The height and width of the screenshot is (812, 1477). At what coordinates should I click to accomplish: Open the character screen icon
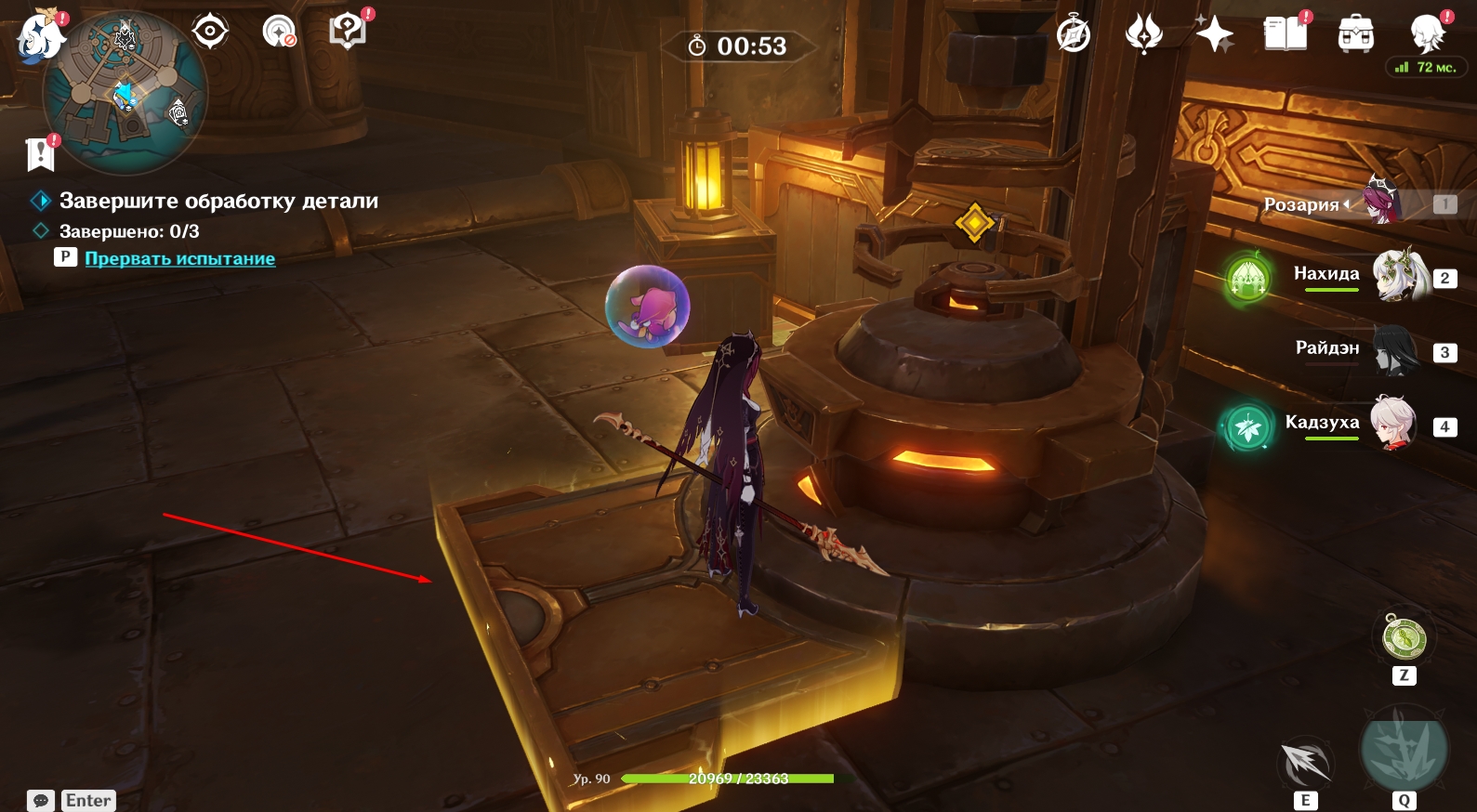1427,35
